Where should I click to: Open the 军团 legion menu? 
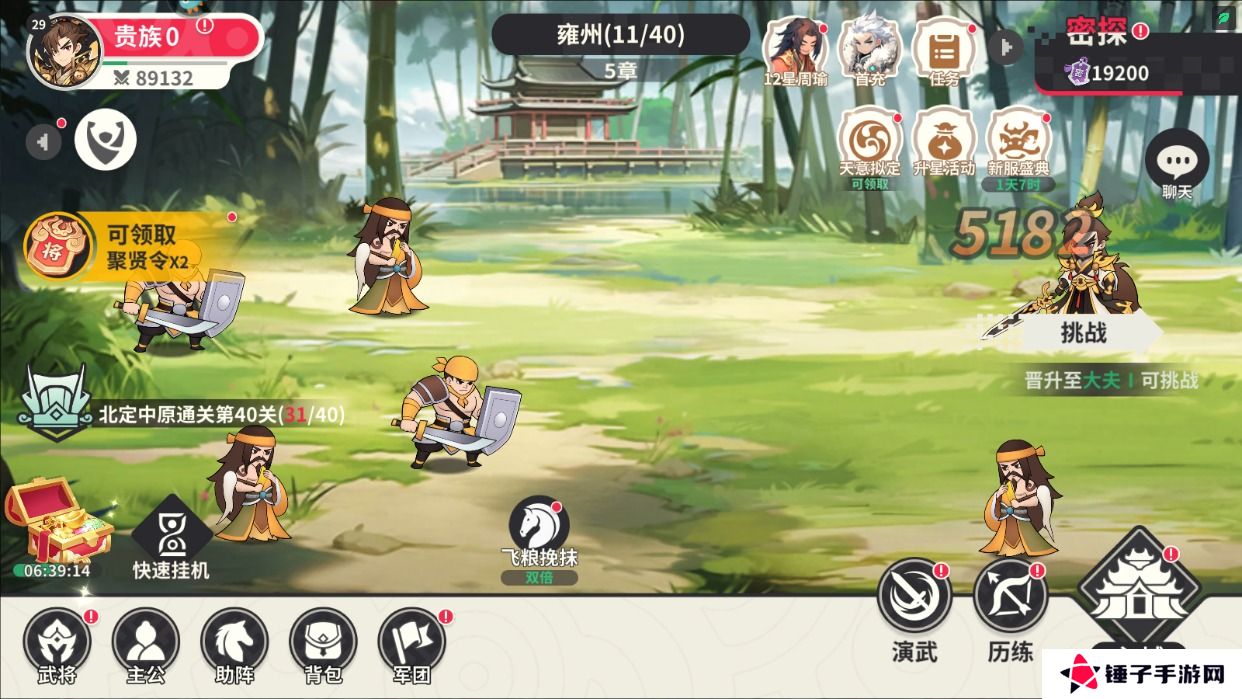click(412, 641)
